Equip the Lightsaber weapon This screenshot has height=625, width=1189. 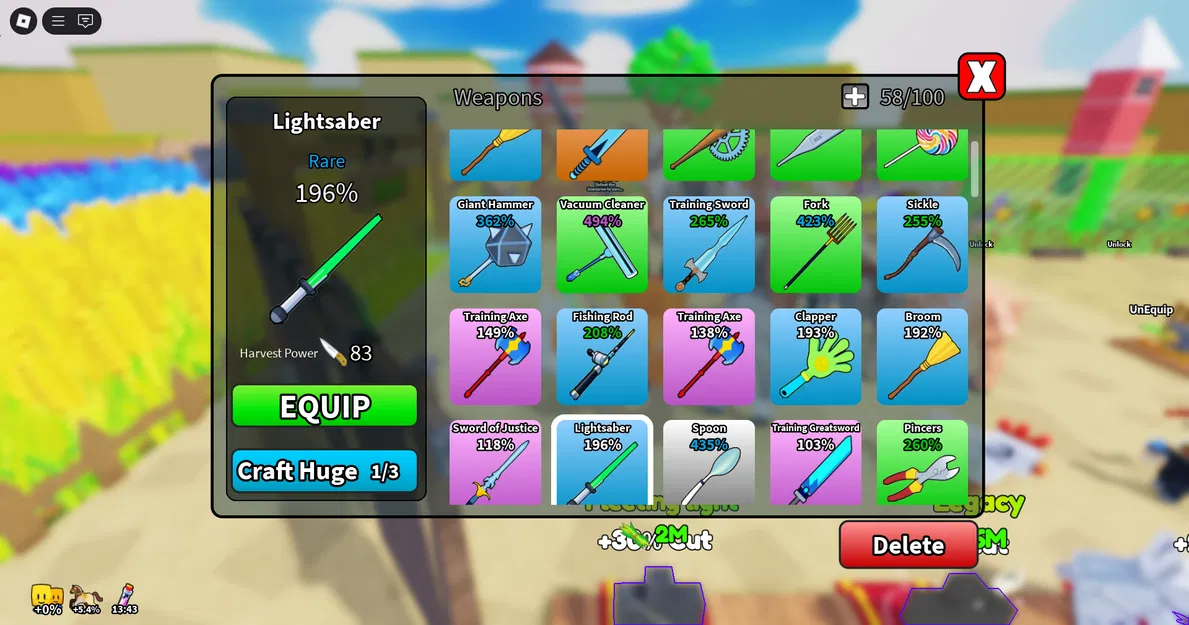[x=324, y=406]
